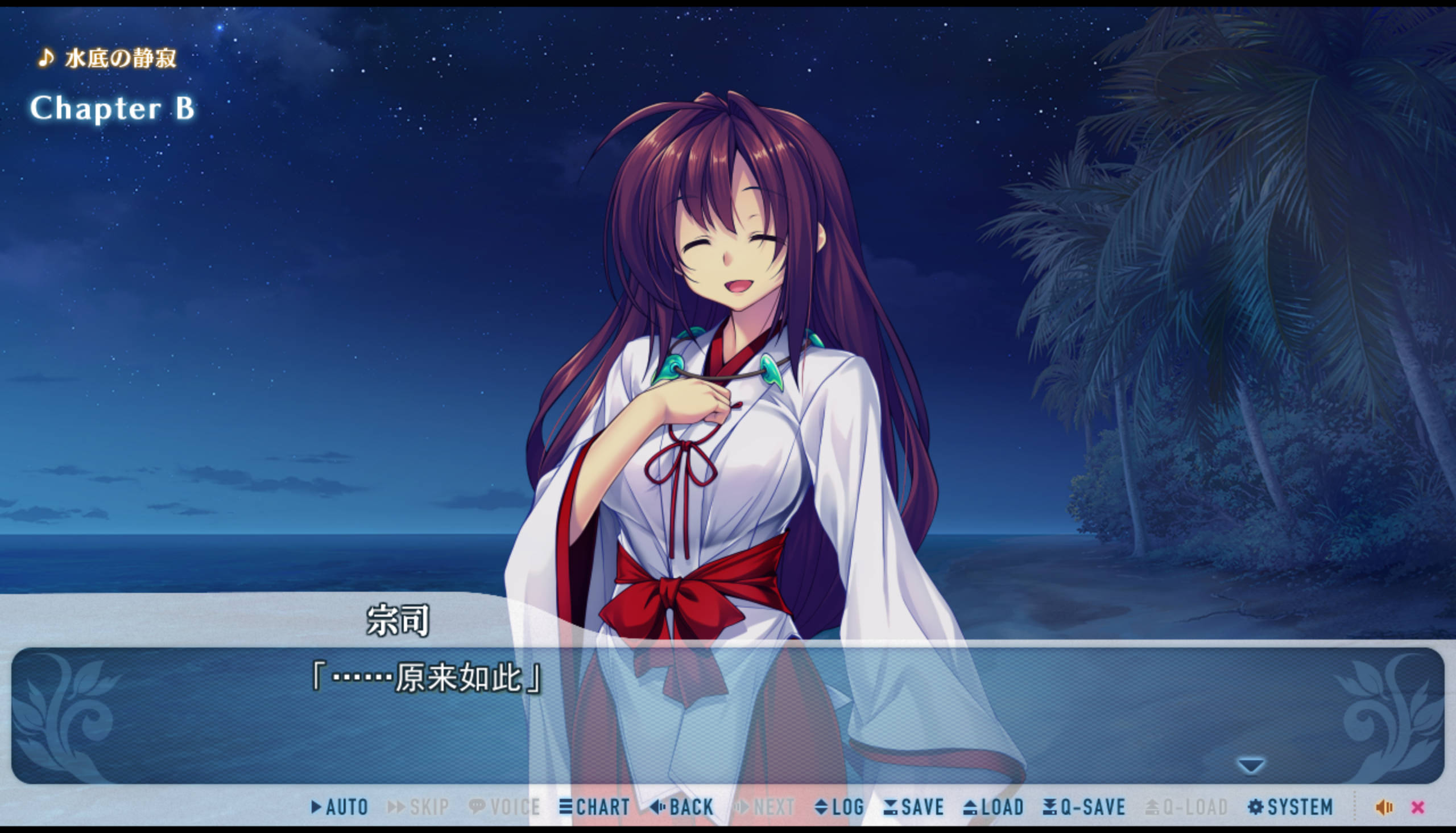
Task: Advance dialogue via the down arrow indicator
Action: coord(1250,765)
